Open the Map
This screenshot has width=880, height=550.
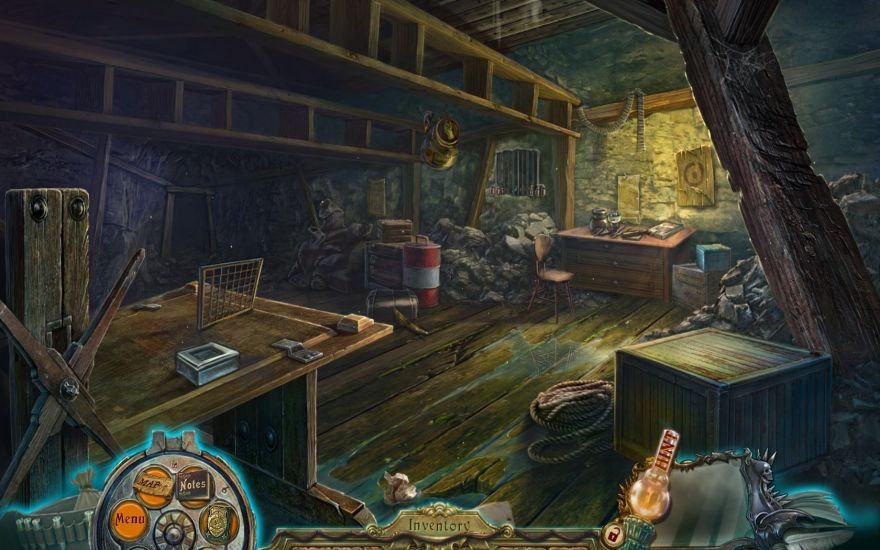coord(153,483)
